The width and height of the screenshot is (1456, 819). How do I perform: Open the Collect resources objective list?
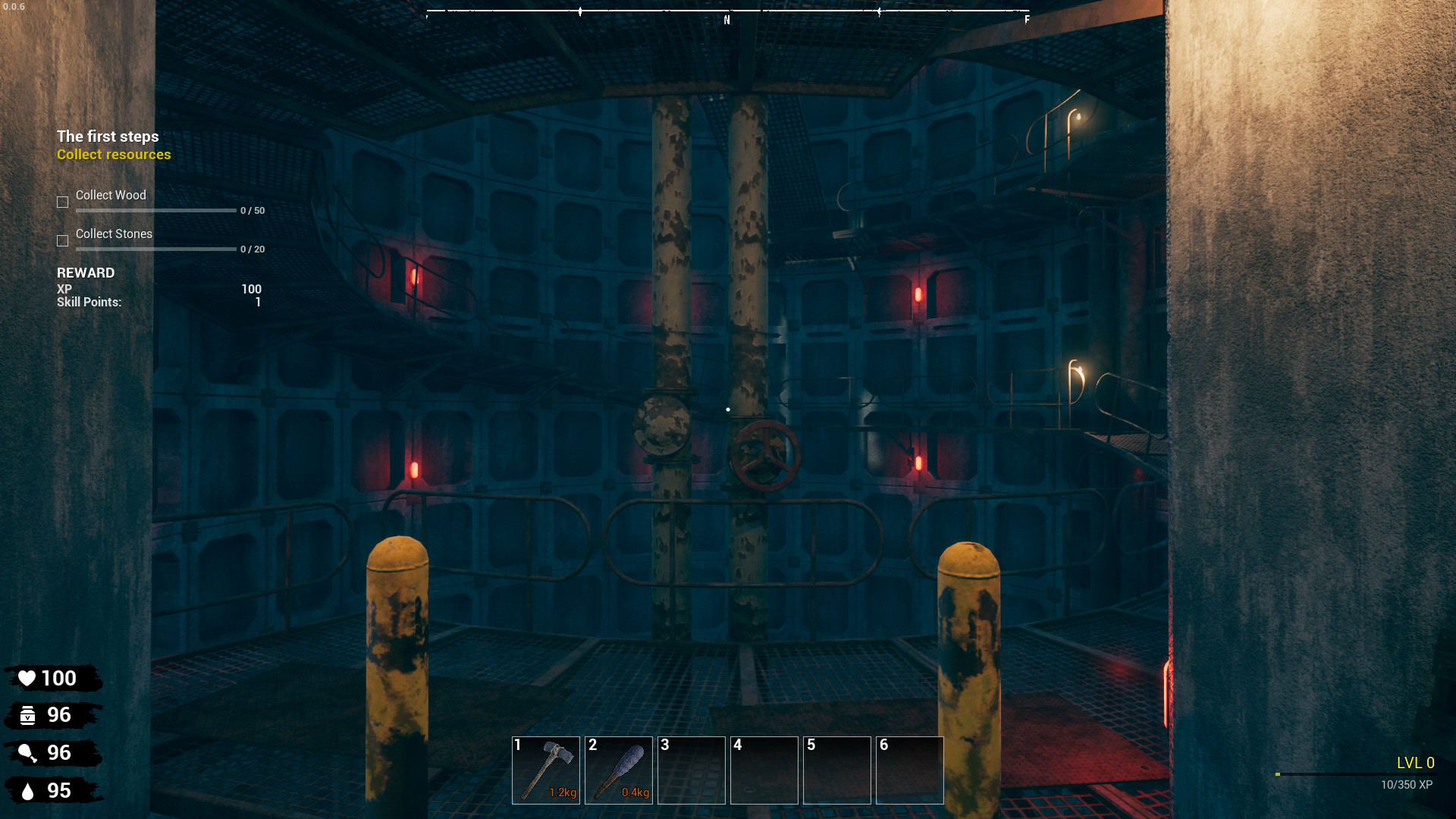point(114,154)
